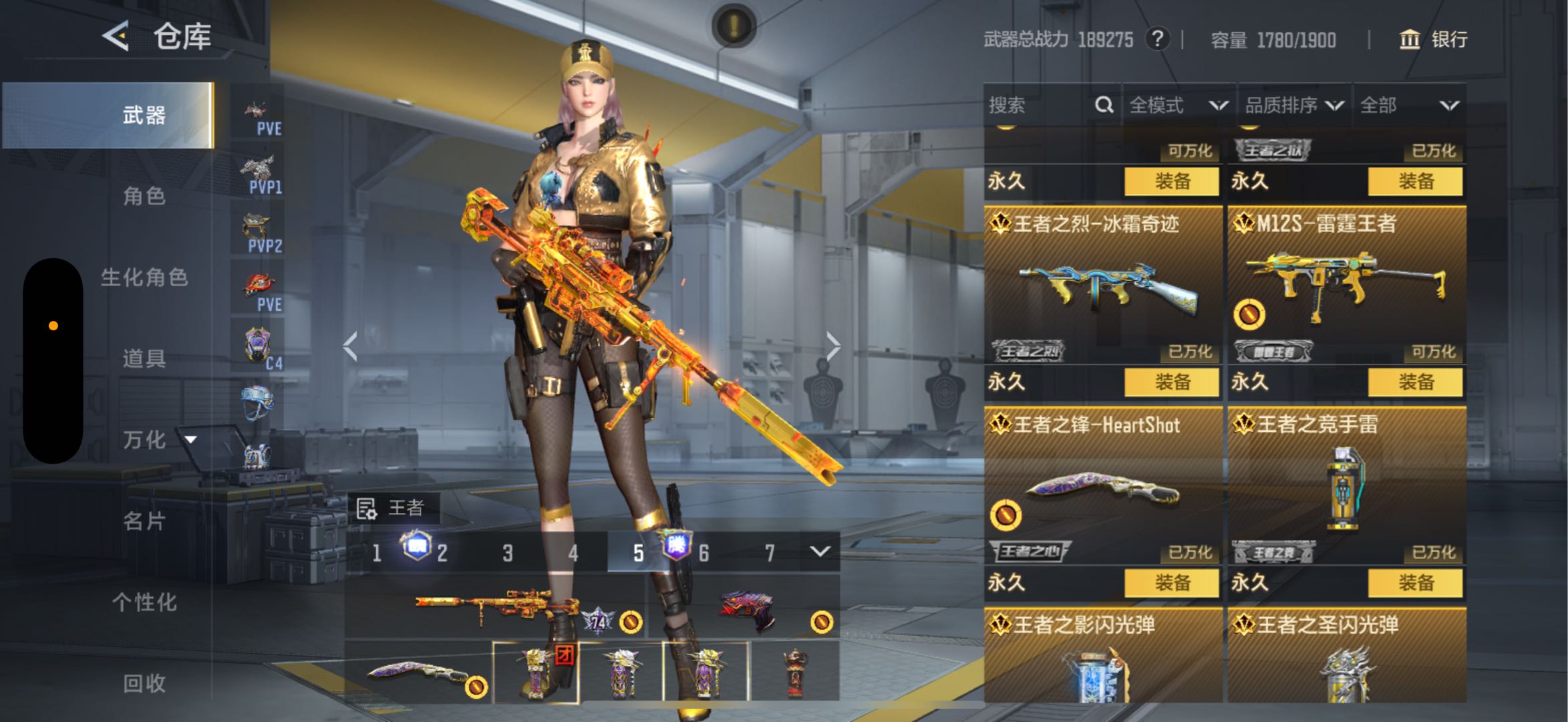Open the 名片 section

144,521
